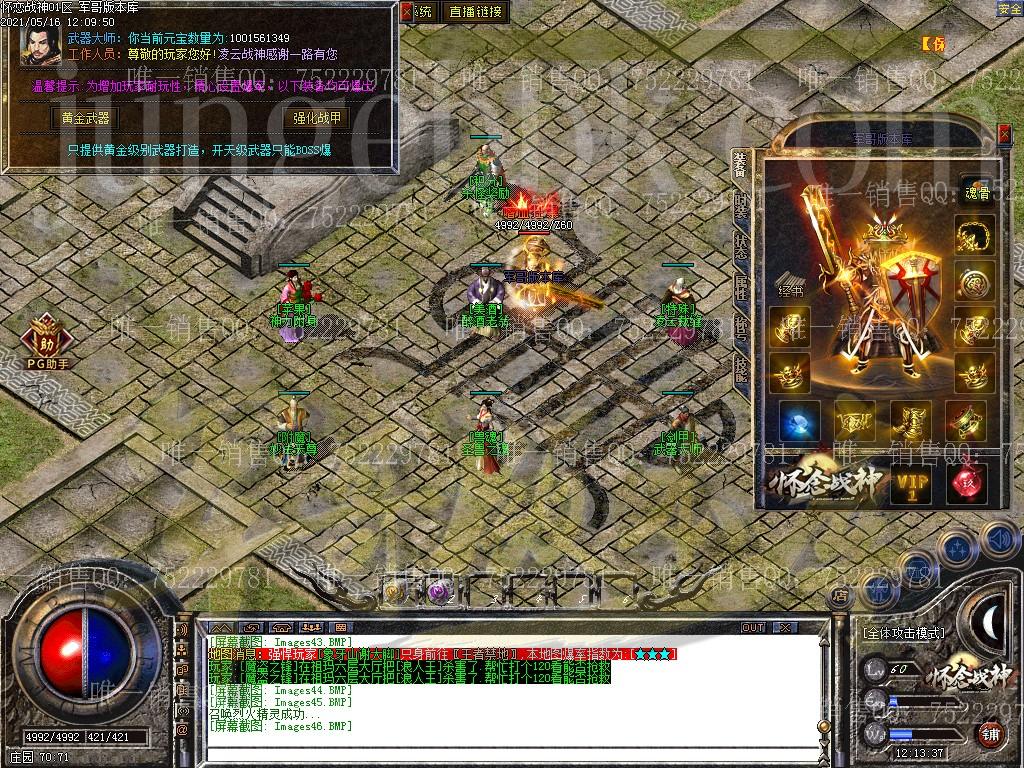Open the PG助手 assistant icon
The height and width of the screenshot is (768, 1024).
pyautogui.click(x=47, y=340)
